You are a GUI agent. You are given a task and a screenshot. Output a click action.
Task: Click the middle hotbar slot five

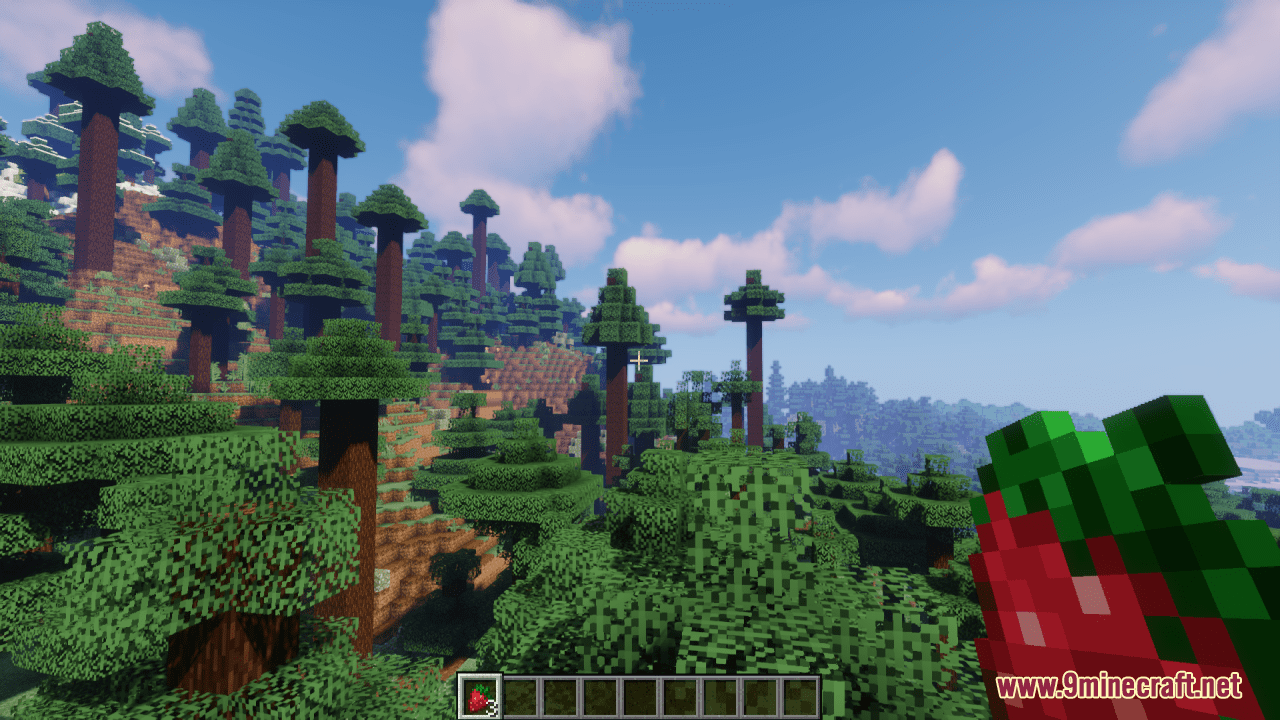point(637,697)
